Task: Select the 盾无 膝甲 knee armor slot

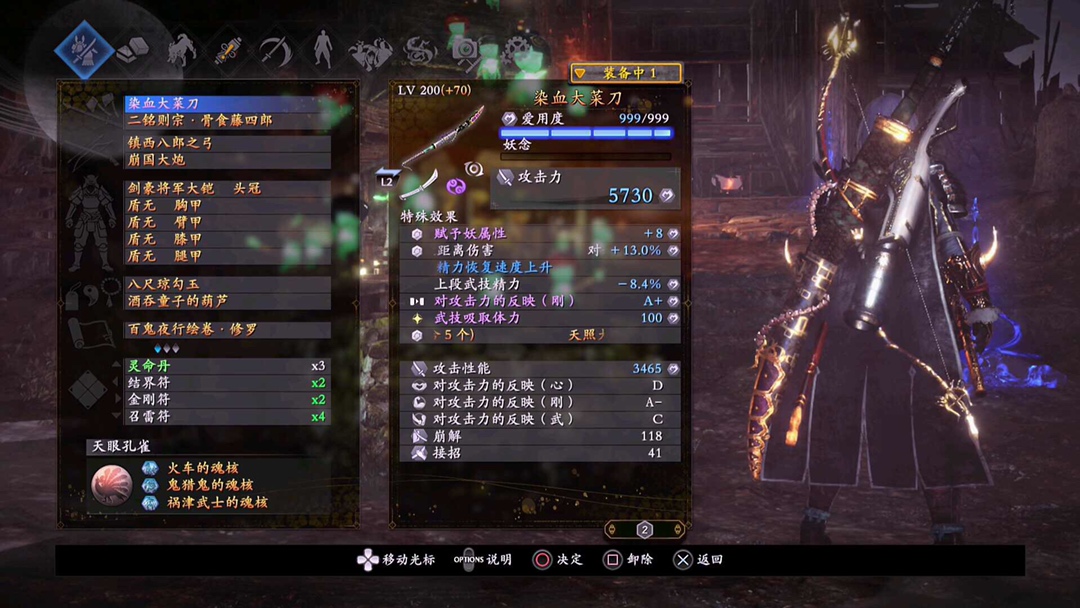Action: tap(227, 239)
